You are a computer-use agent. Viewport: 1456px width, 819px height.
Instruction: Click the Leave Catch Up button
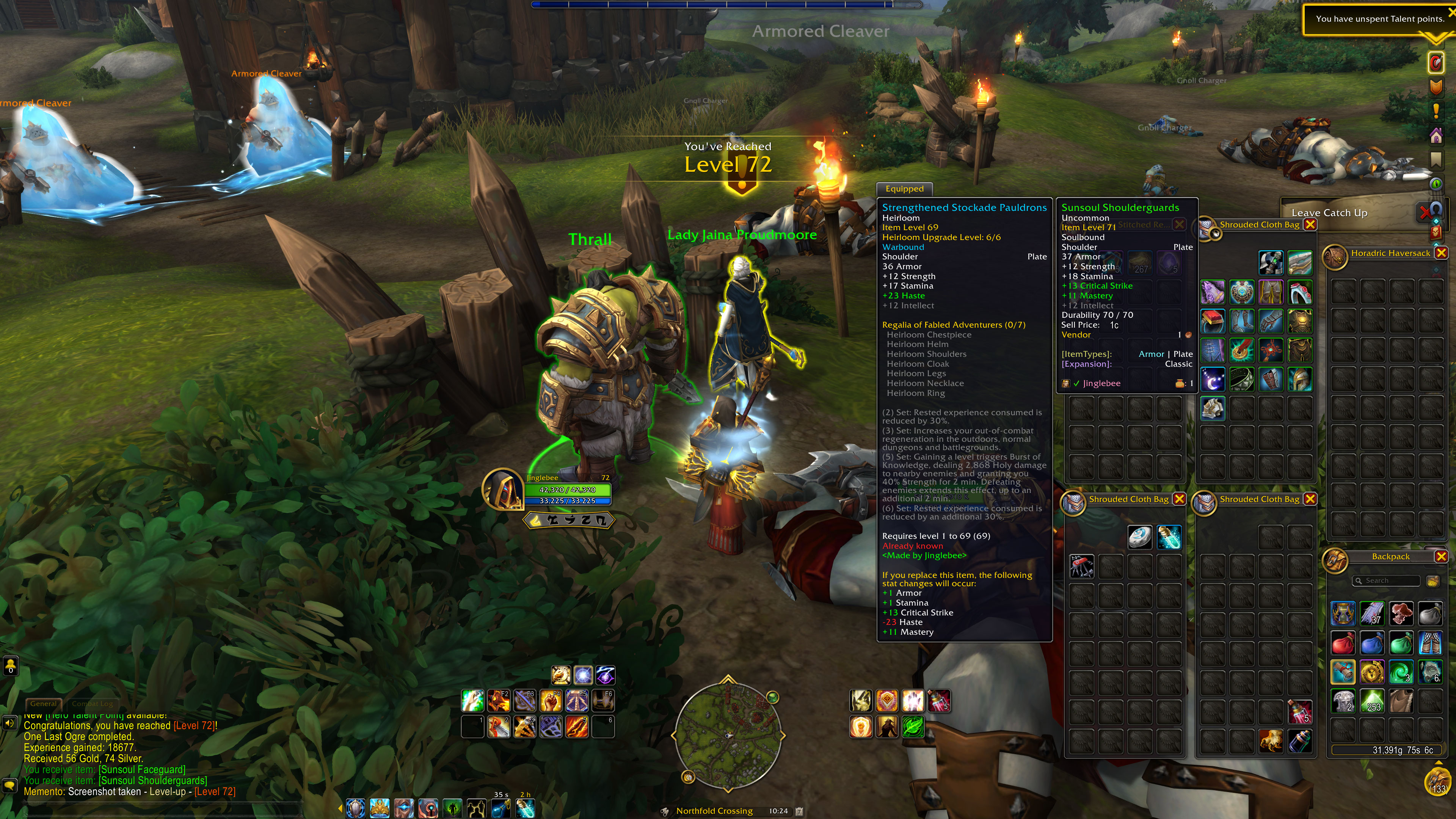pos(1329,213)
